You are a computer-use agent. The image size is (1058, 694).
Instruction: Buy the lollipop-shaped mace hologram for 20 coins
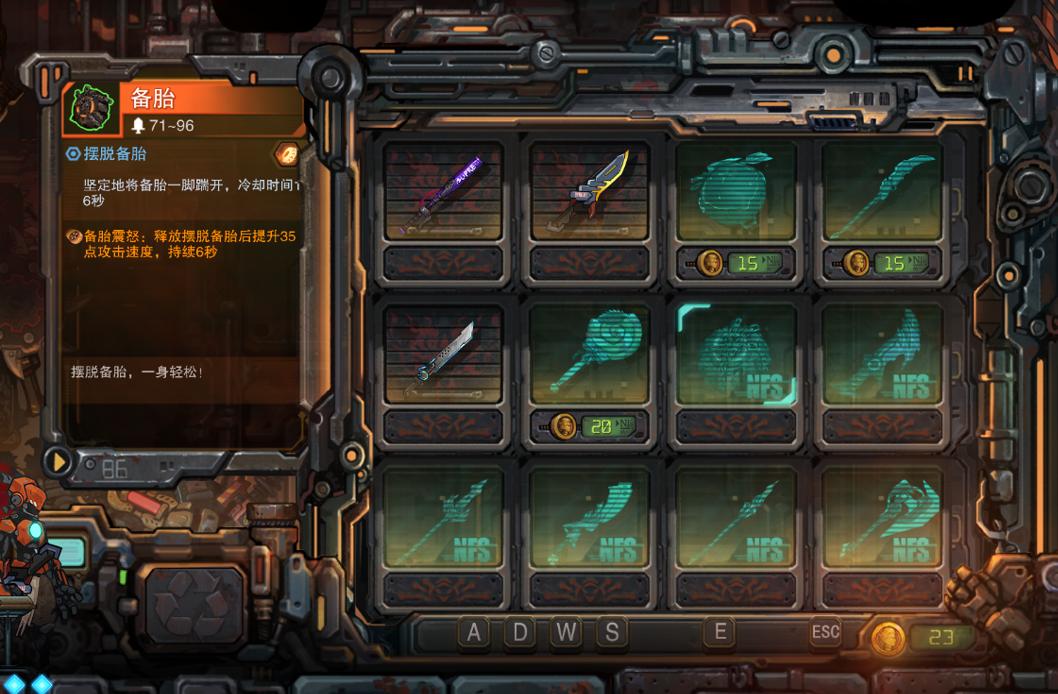[590, 357]
